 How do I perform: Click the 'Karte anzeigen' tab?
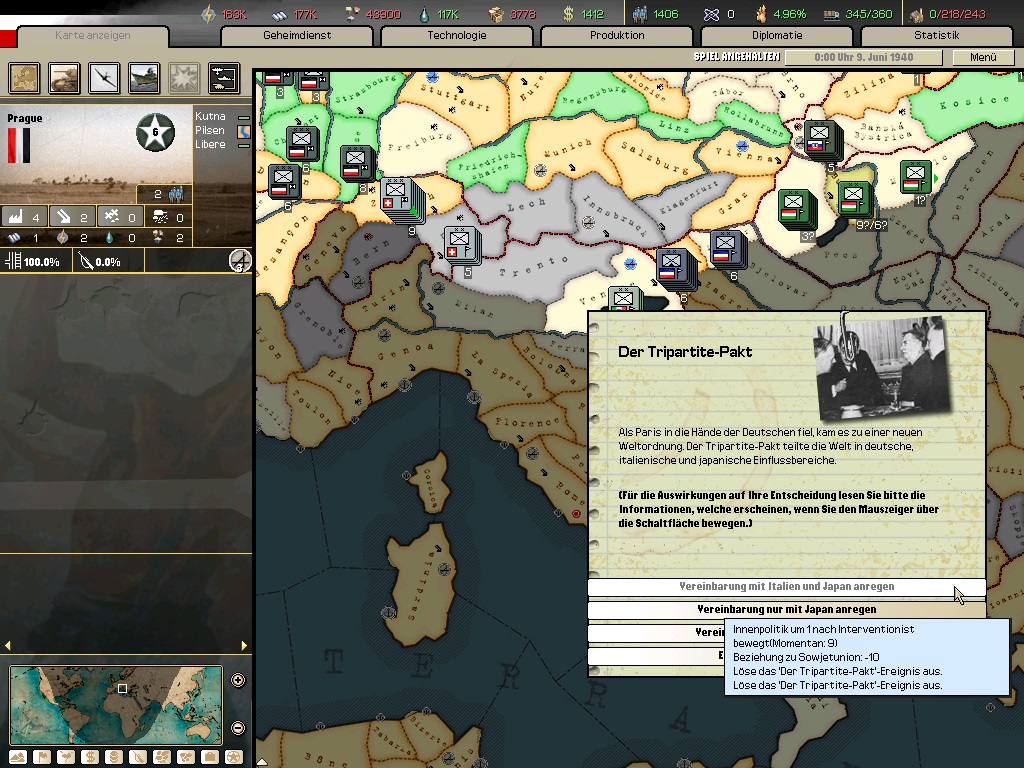(x=93, y=37)
